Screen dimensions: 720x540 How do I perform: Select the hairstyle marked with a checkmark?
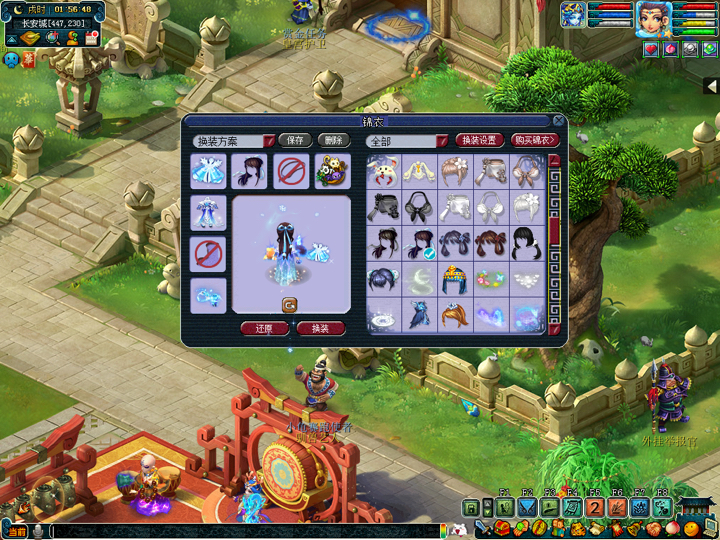click(420, 246)
